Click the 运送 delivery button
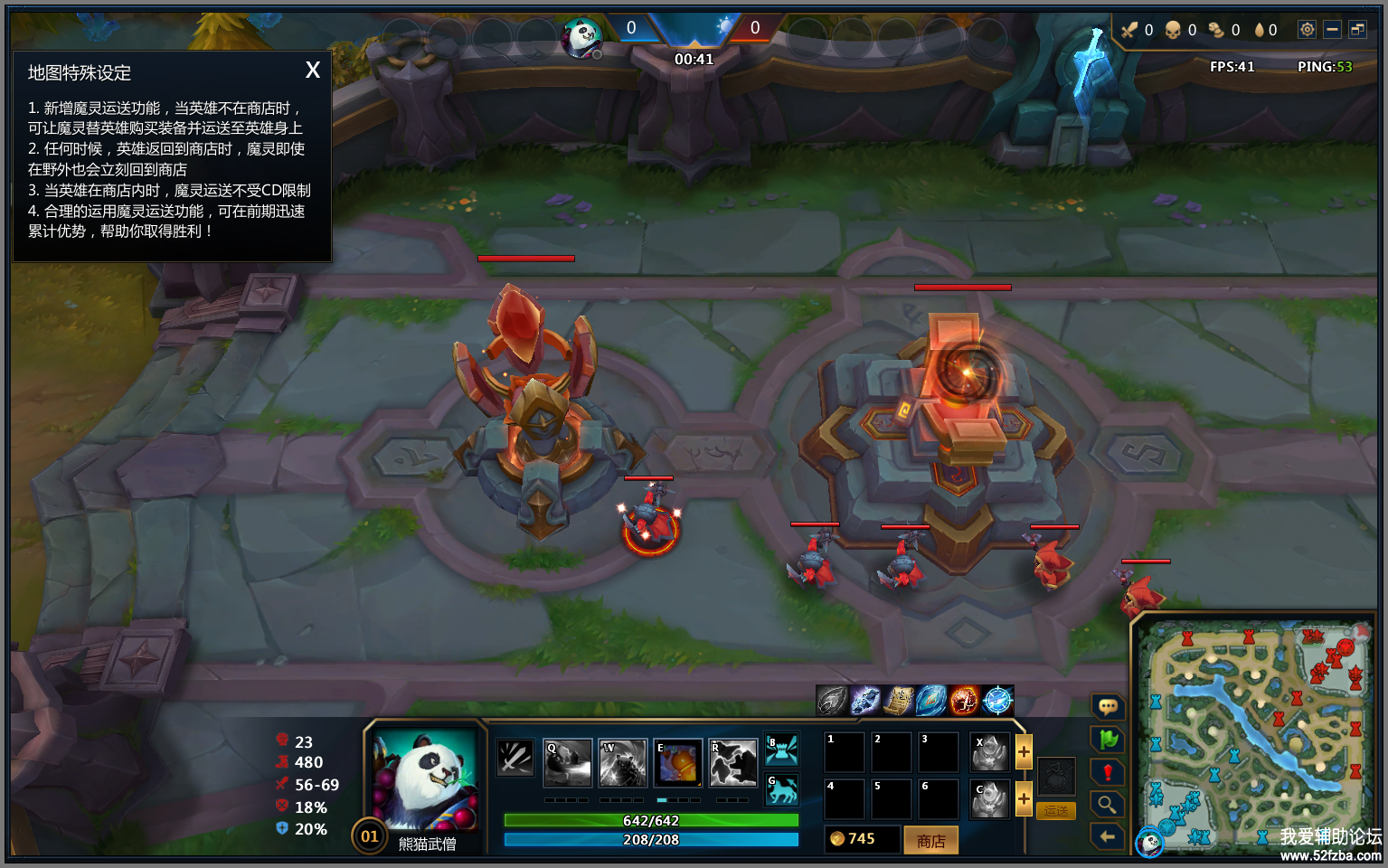Viewport: 1388px width, 868px height. tap(1055, 811)
